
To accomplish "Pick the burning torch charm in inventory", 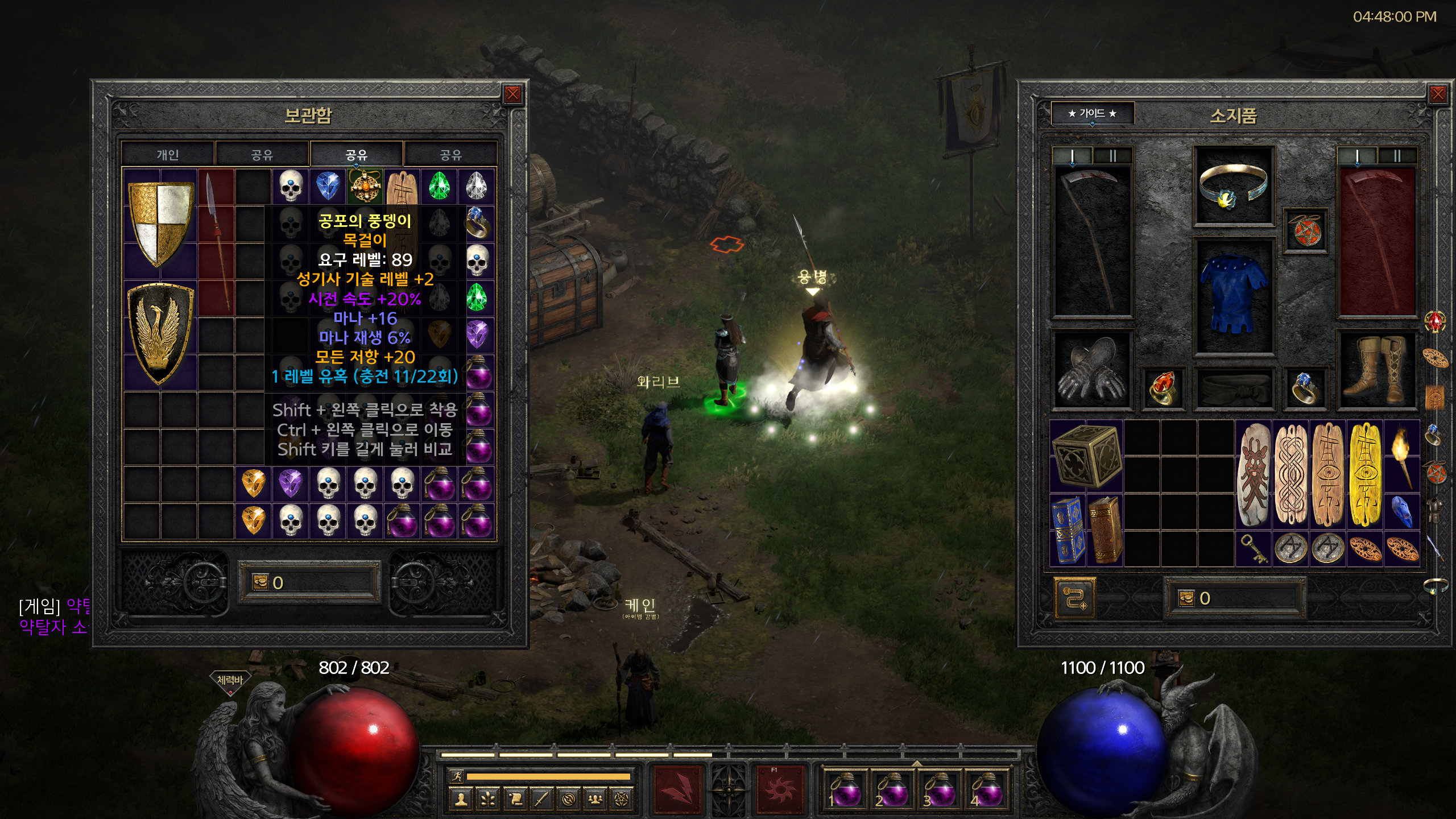I will (1402, 456).
